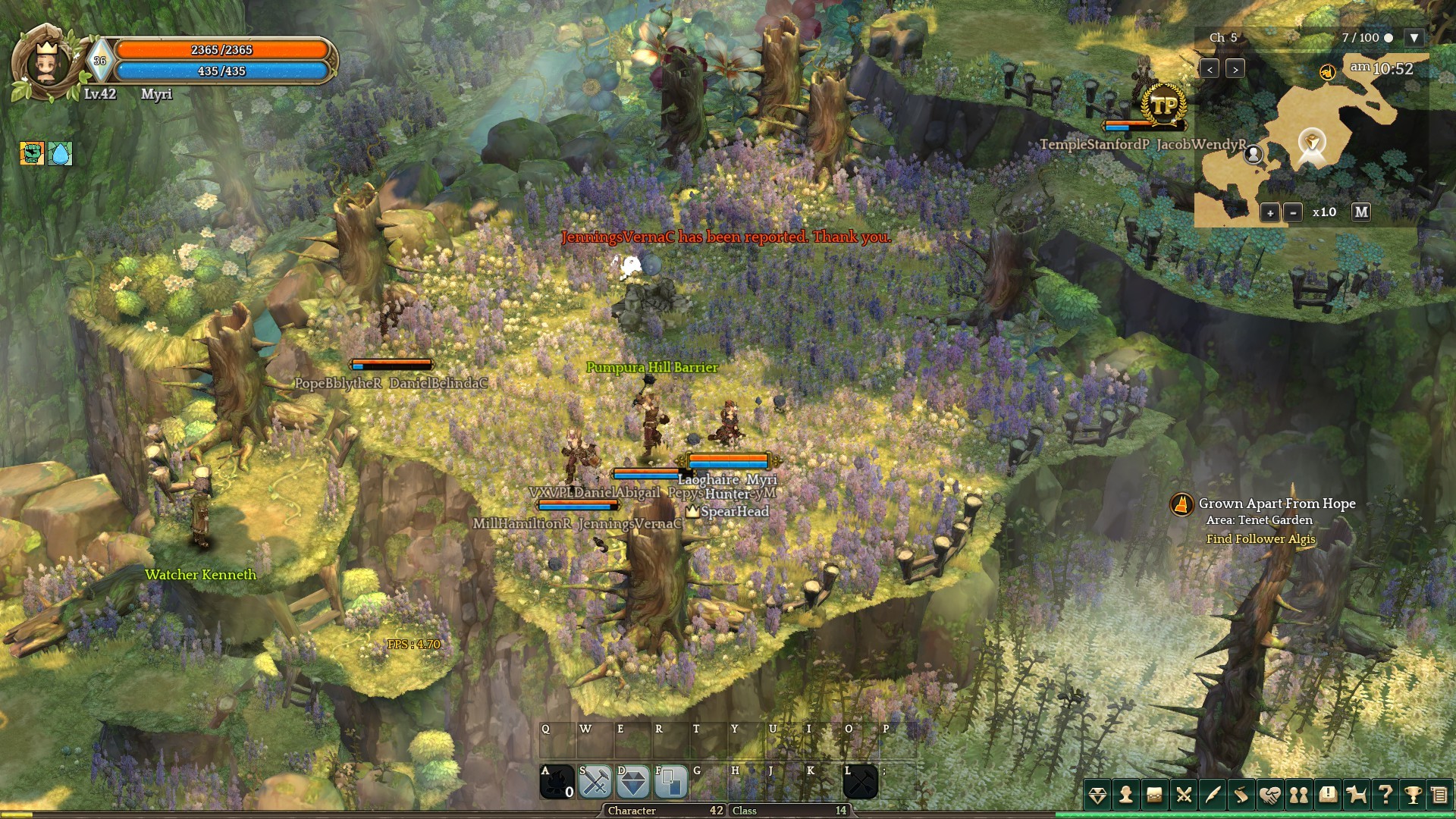Select the green creature buff icon
1456x819 pixels.
coord(32,153)
